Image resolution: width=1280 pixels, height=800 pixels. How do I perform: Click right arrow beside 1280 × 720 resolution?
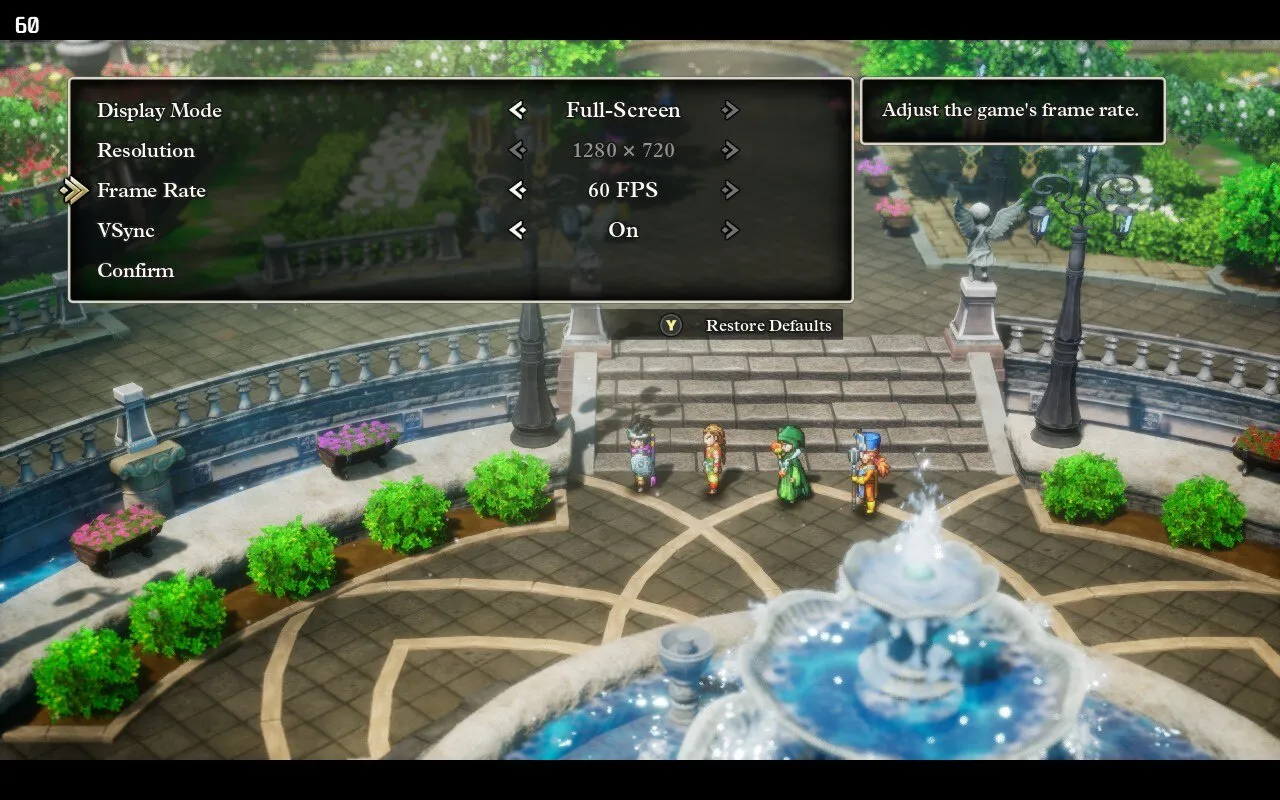[x=730, y=150]
